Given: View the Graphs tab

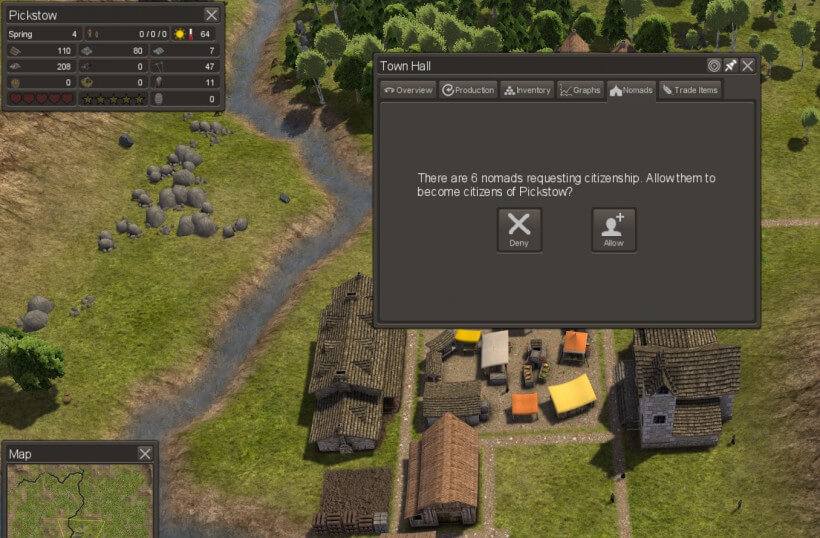Looking at the screenshot, I should [x=581, y=90].
